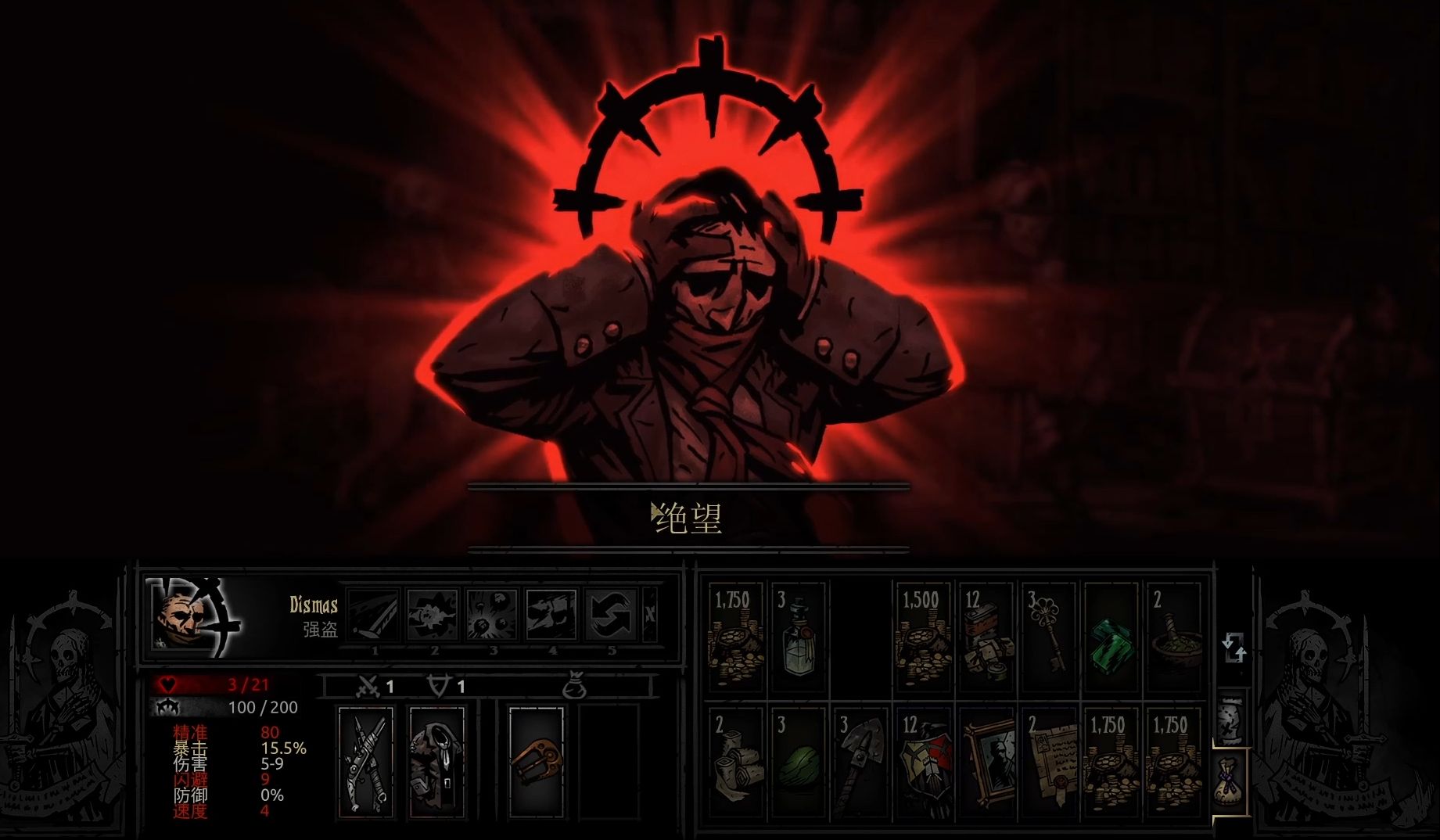Select the framed portrait heirloom

coord(986,763)
